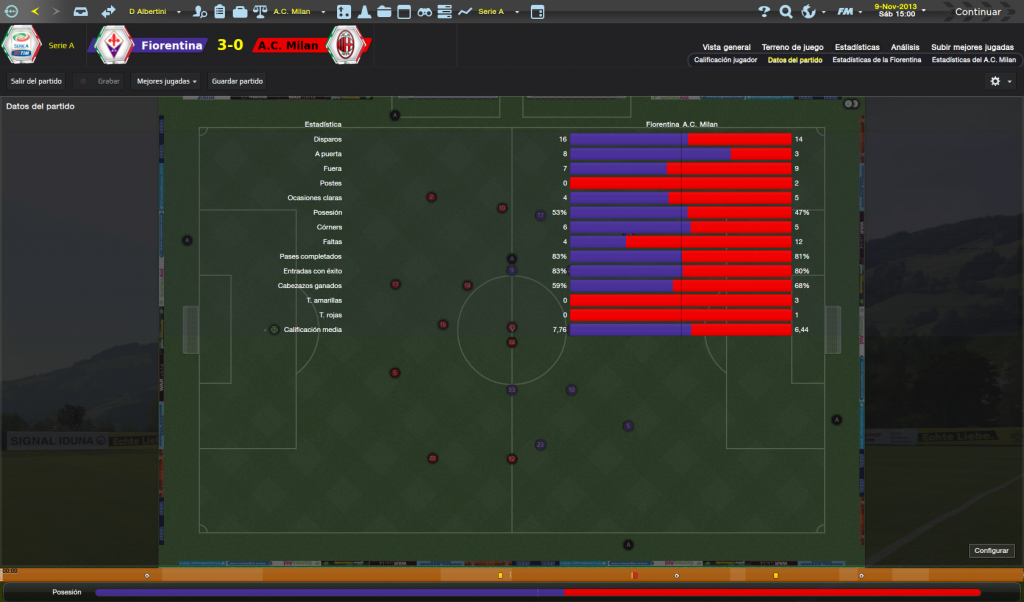
Task: Choose Subir mejores jugadas
Action: pos(971,47)
